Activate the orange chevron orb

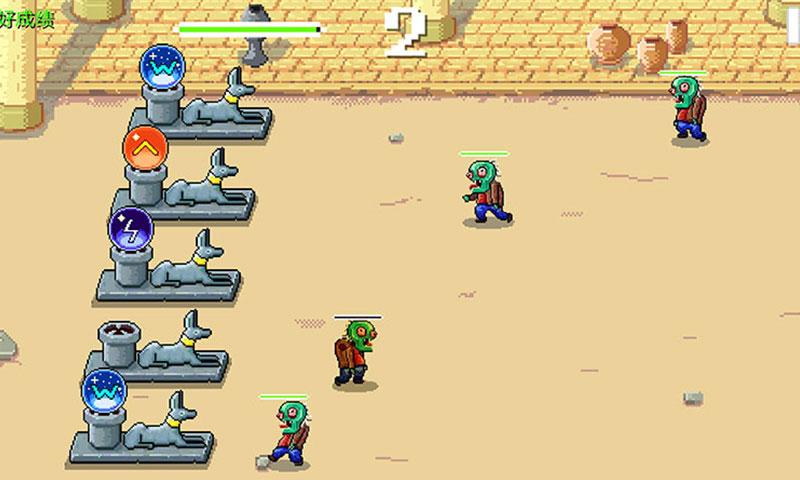point(145,150)
